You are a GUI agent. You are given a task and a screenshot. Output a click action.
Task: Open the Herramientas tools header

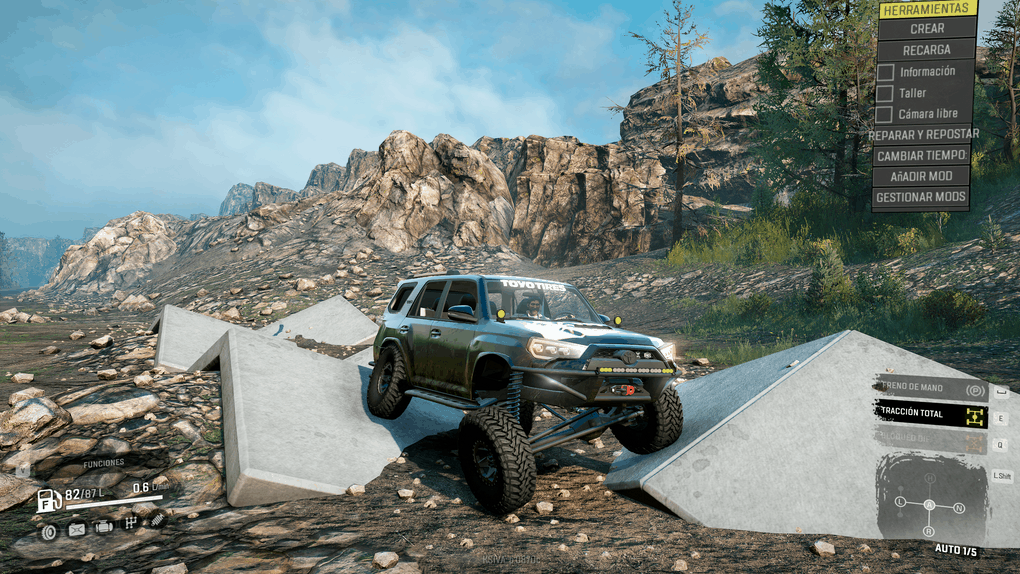(927, 8)
